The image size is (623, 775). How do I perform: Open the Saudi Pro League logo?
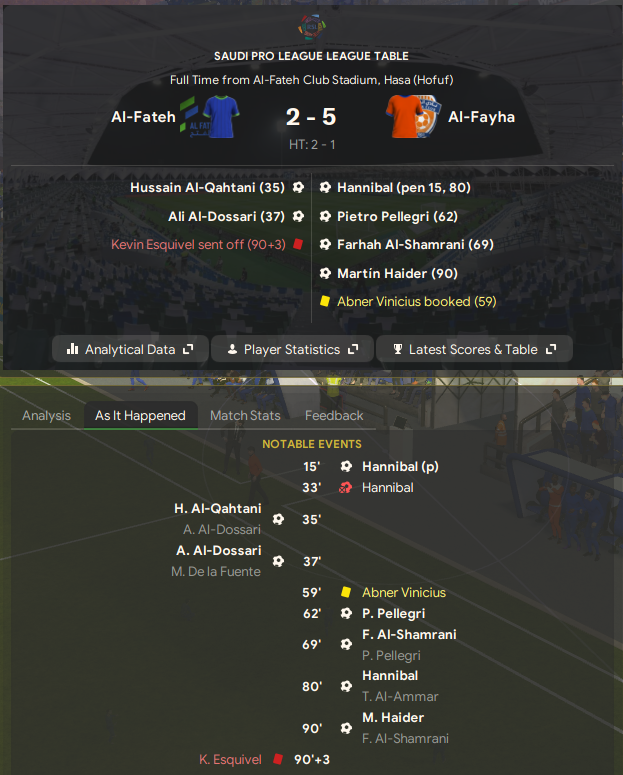[311, 26]
